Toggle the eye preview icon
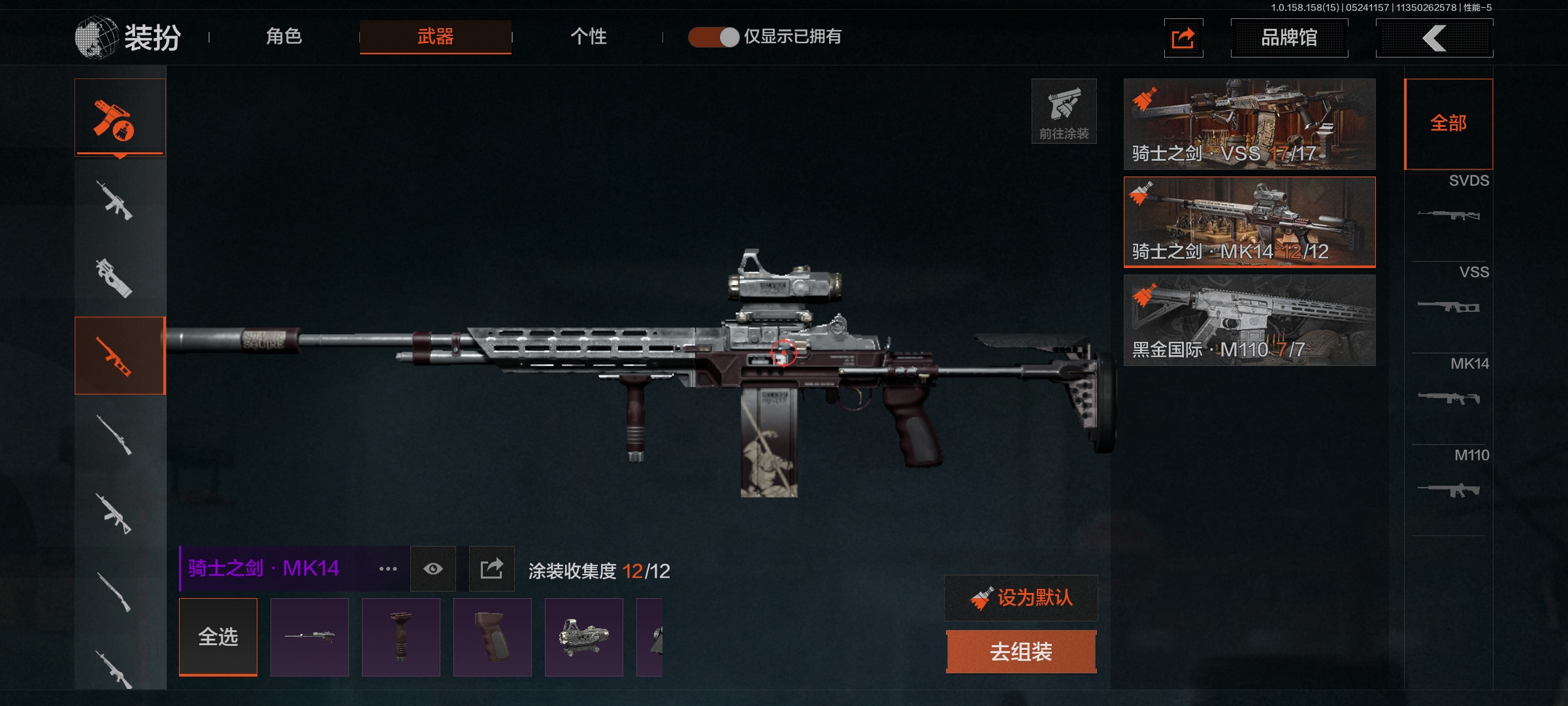 (x=433, y=569)
